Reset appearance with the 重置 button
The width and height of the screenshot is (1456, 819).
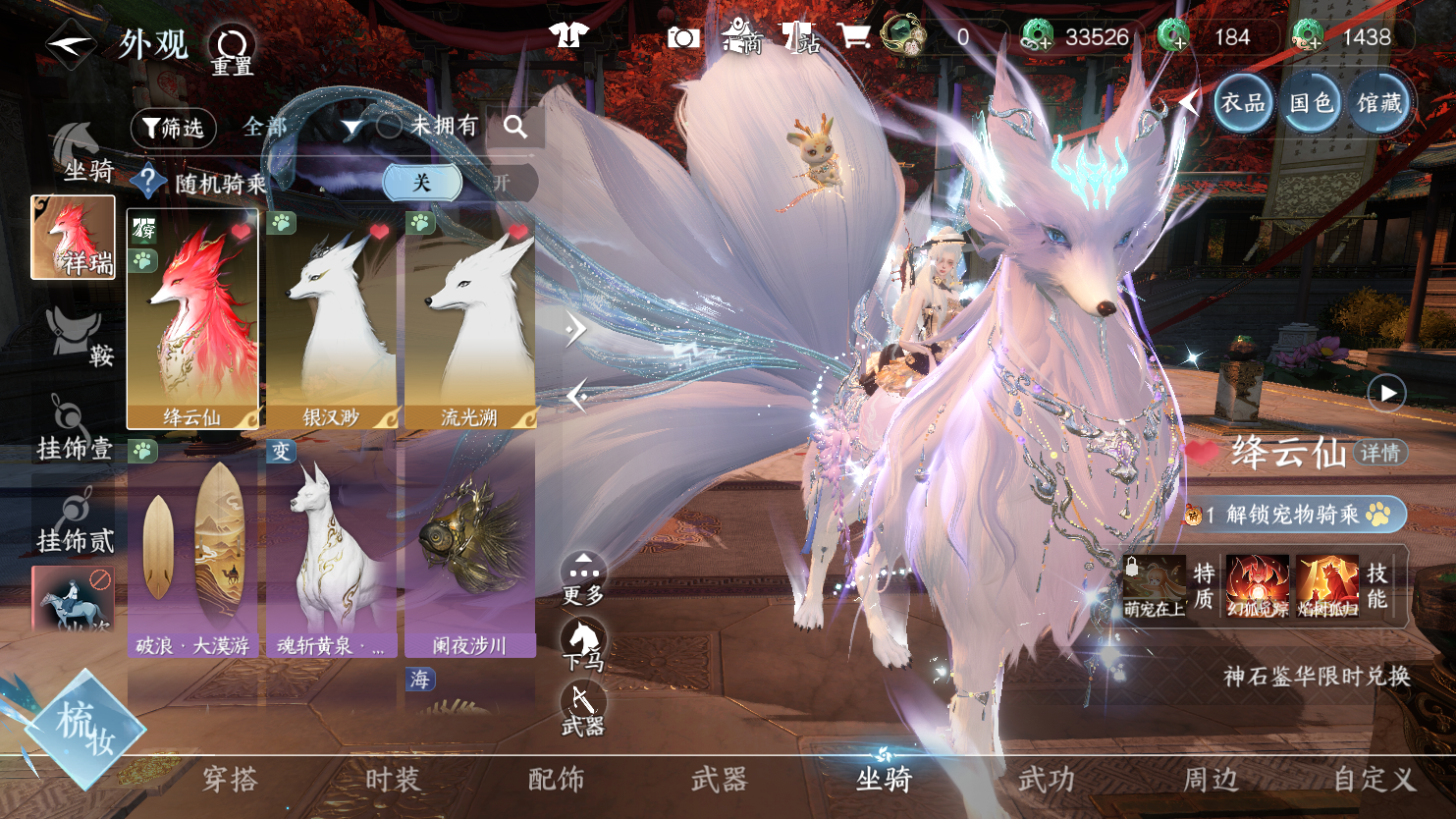pyautogui.click(x=233, y=49)
